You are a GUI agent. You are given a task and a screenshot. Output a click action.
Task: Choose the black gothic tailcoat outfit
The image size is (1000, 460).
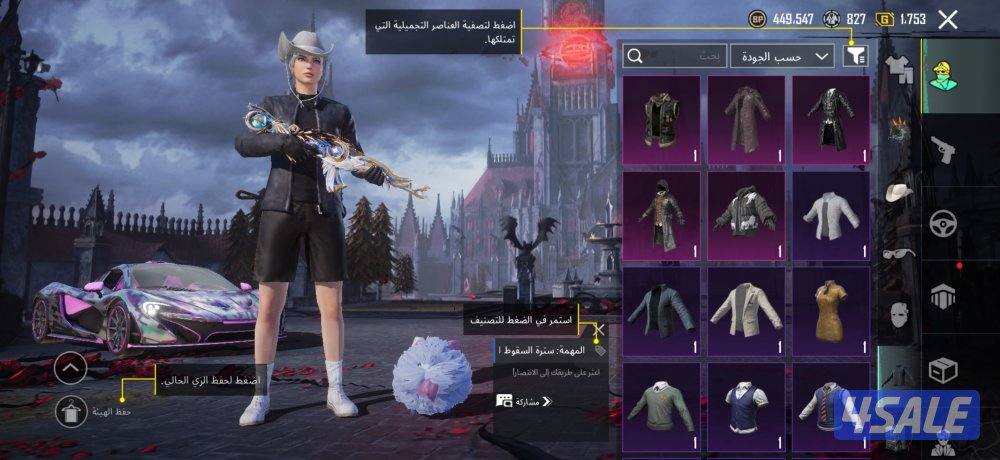coord(830,119)
